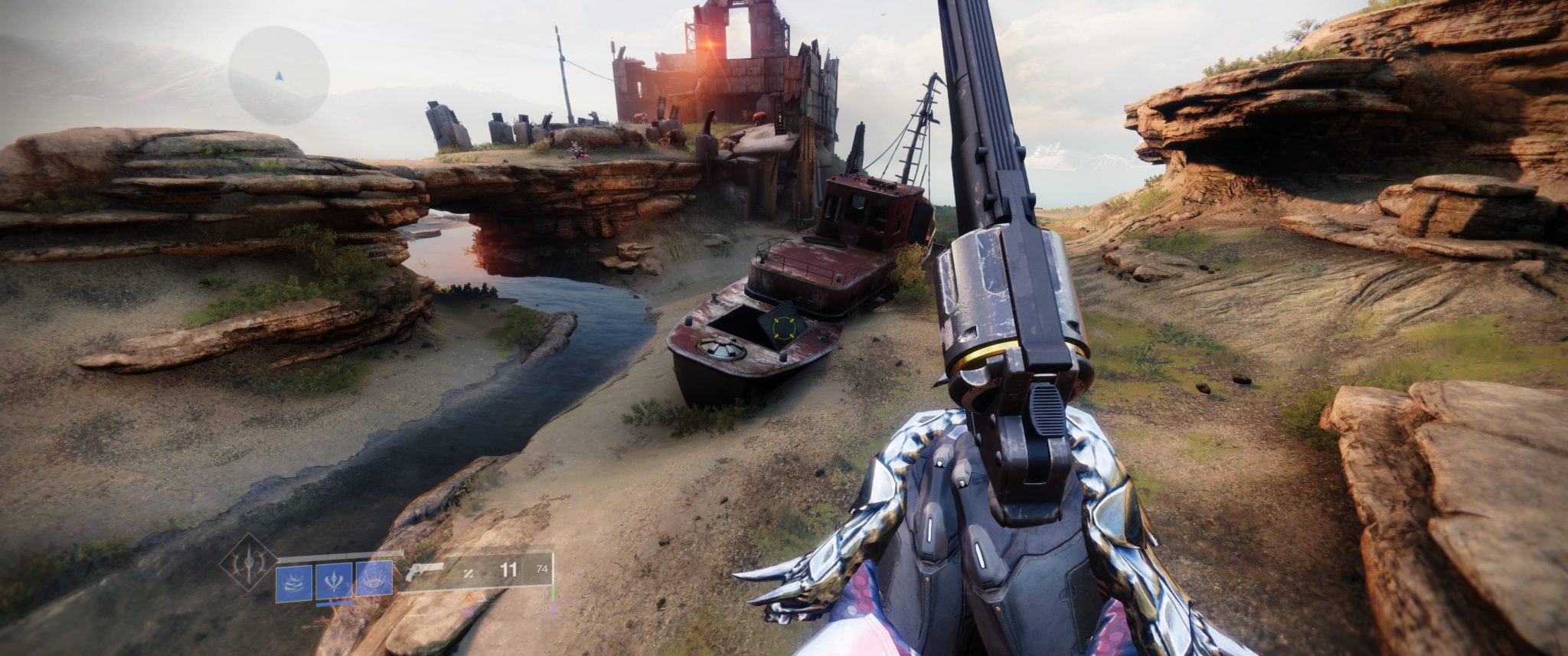Click the grenade ability icon on the right
The height and width of the screenshot is (656, 1568).
pos(374,579)
